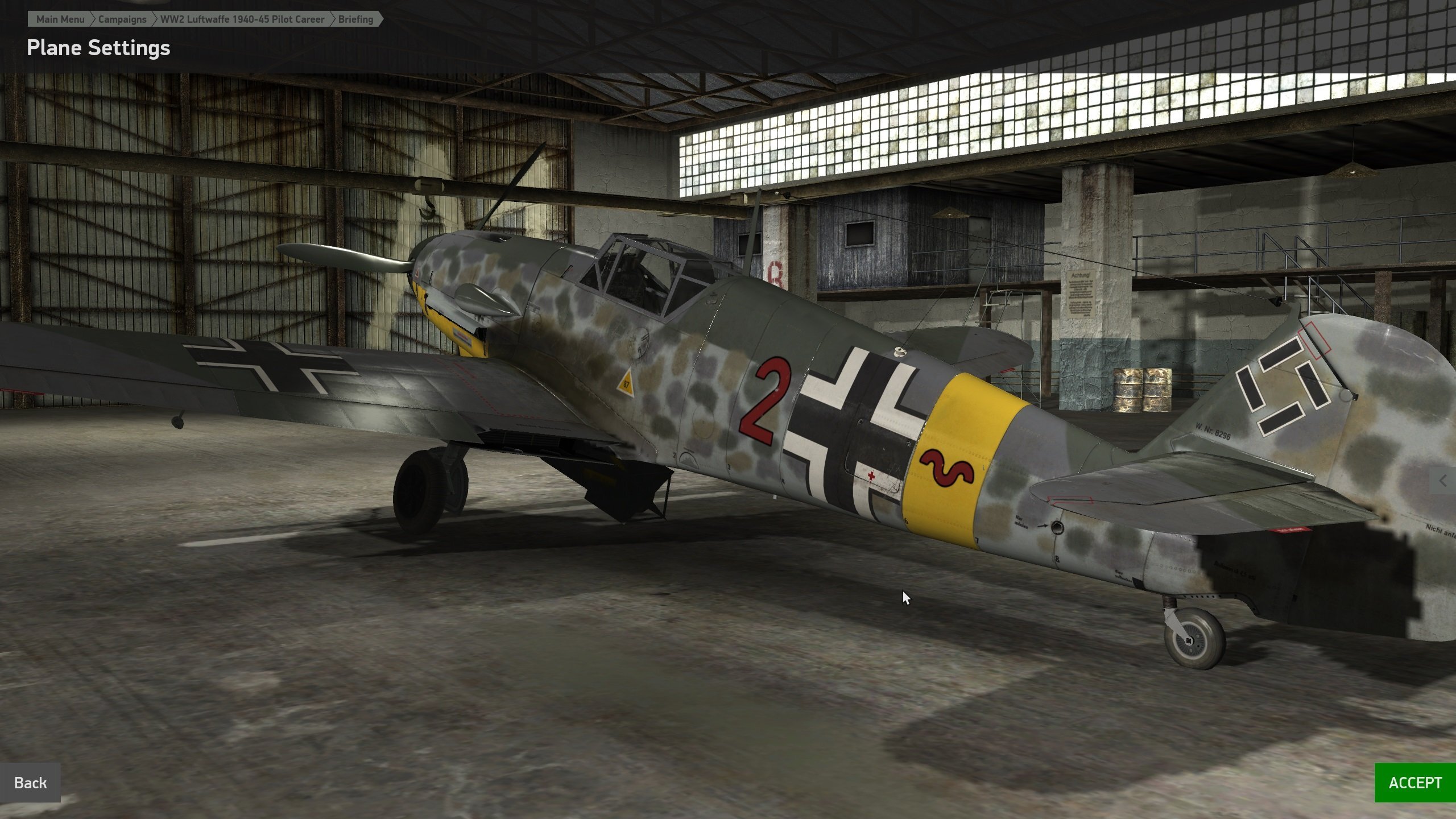Image resolution: width=1456 pixels, height=819 pixels.
Task: Return to WW2 Luftwaffe 1940-45 Pilot Career
Action: (242, 19)
